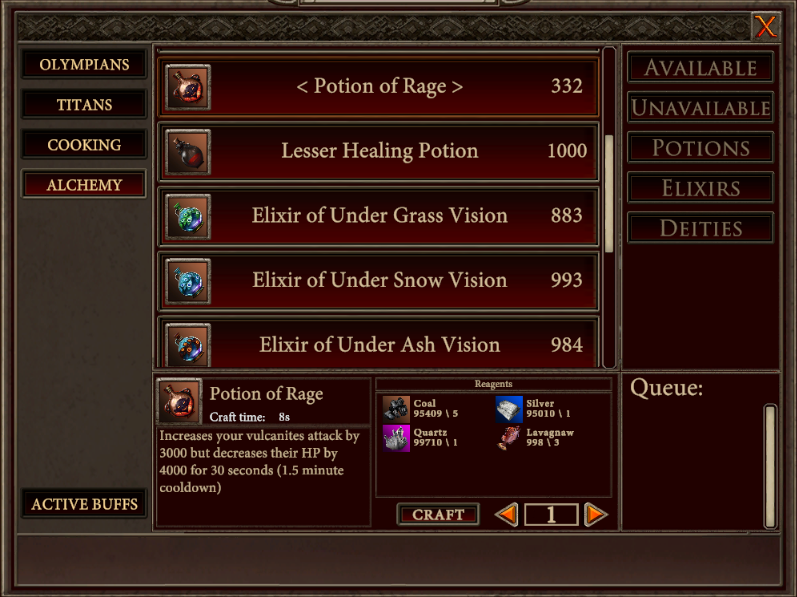Show the Active Buffs panel
797x597 pixels.
click(84, 504)
